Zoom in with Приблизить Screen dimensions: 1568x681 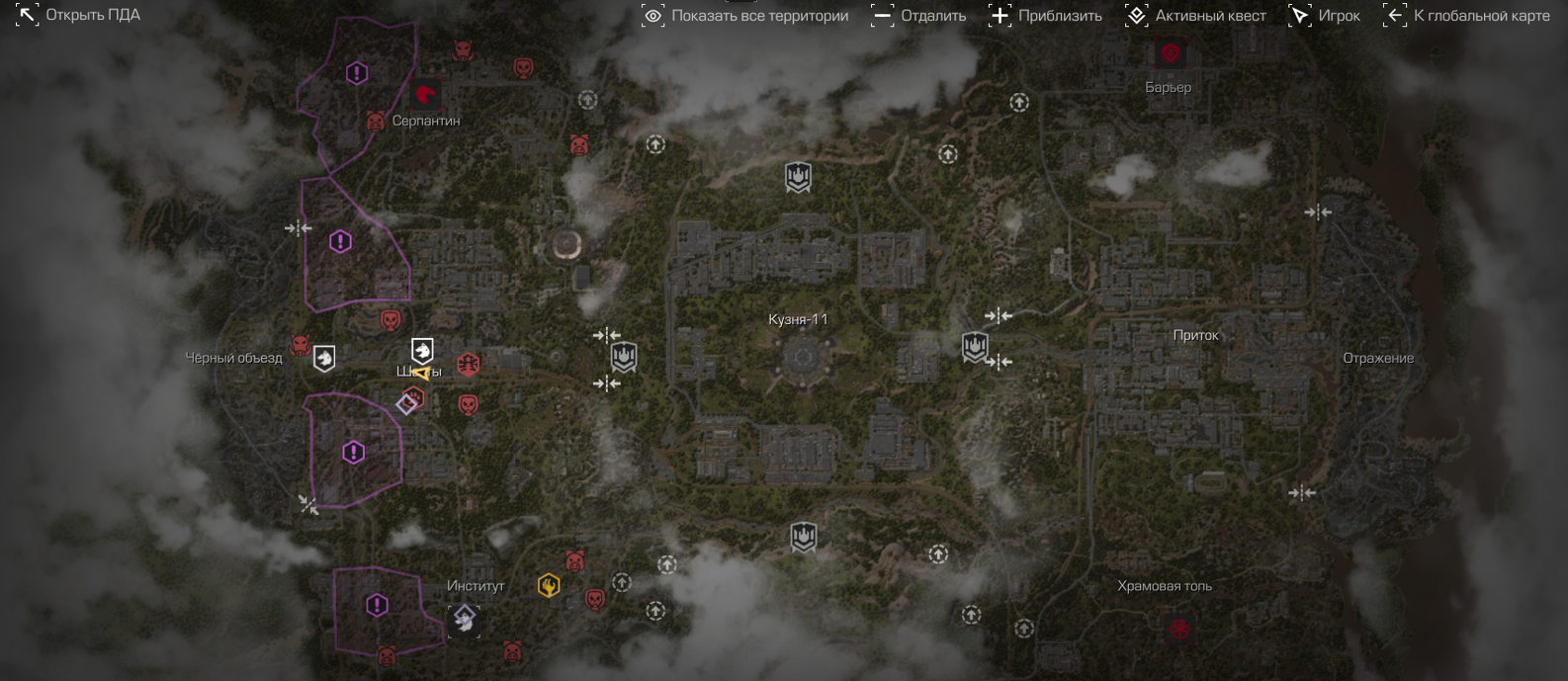1045,16
